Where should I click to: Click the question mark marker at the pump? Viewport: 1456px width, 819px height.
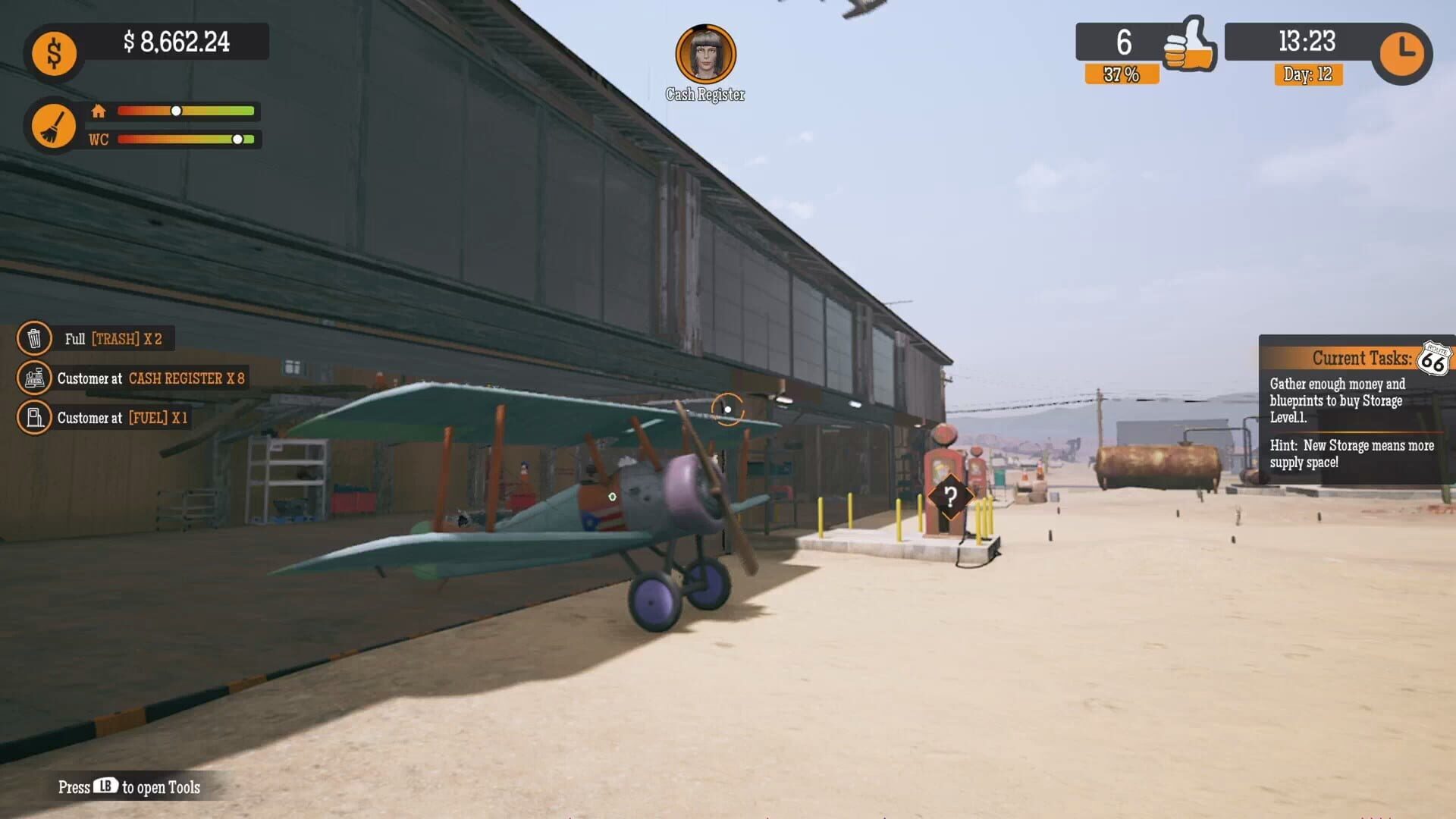tap(950, 497)
